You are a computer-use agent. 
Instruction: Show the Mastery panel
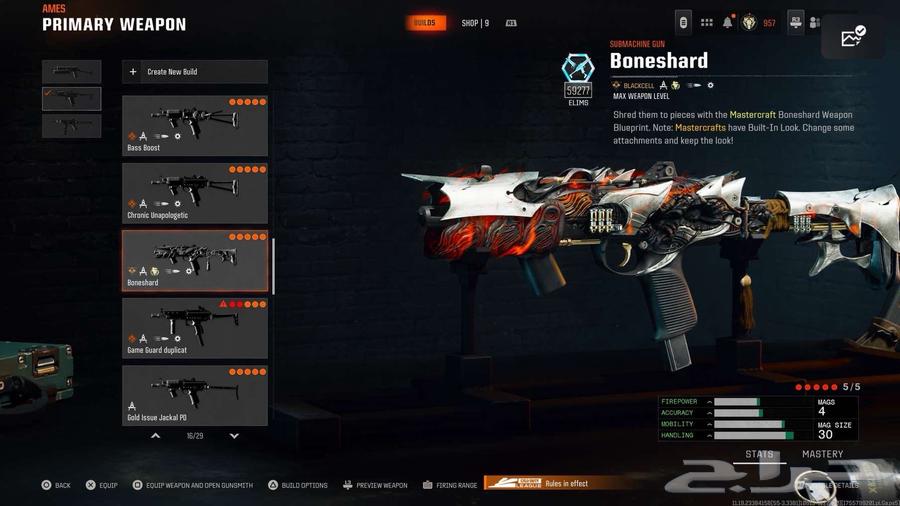click(x=822, y=454)
